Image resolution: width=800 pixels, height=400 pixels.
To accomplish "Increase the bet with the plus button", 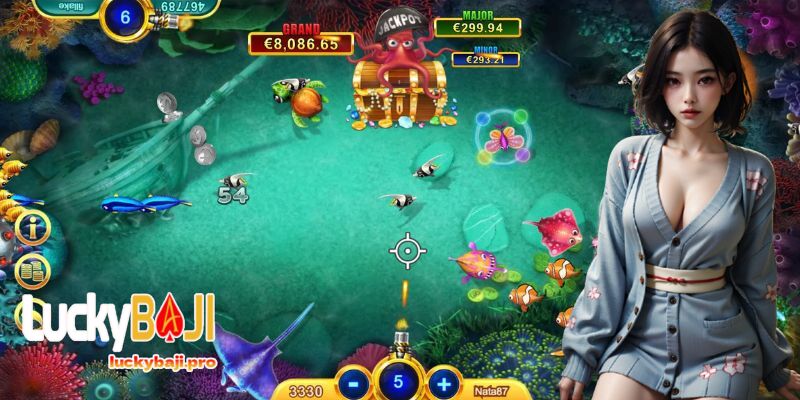I will [x=443, y=383].
